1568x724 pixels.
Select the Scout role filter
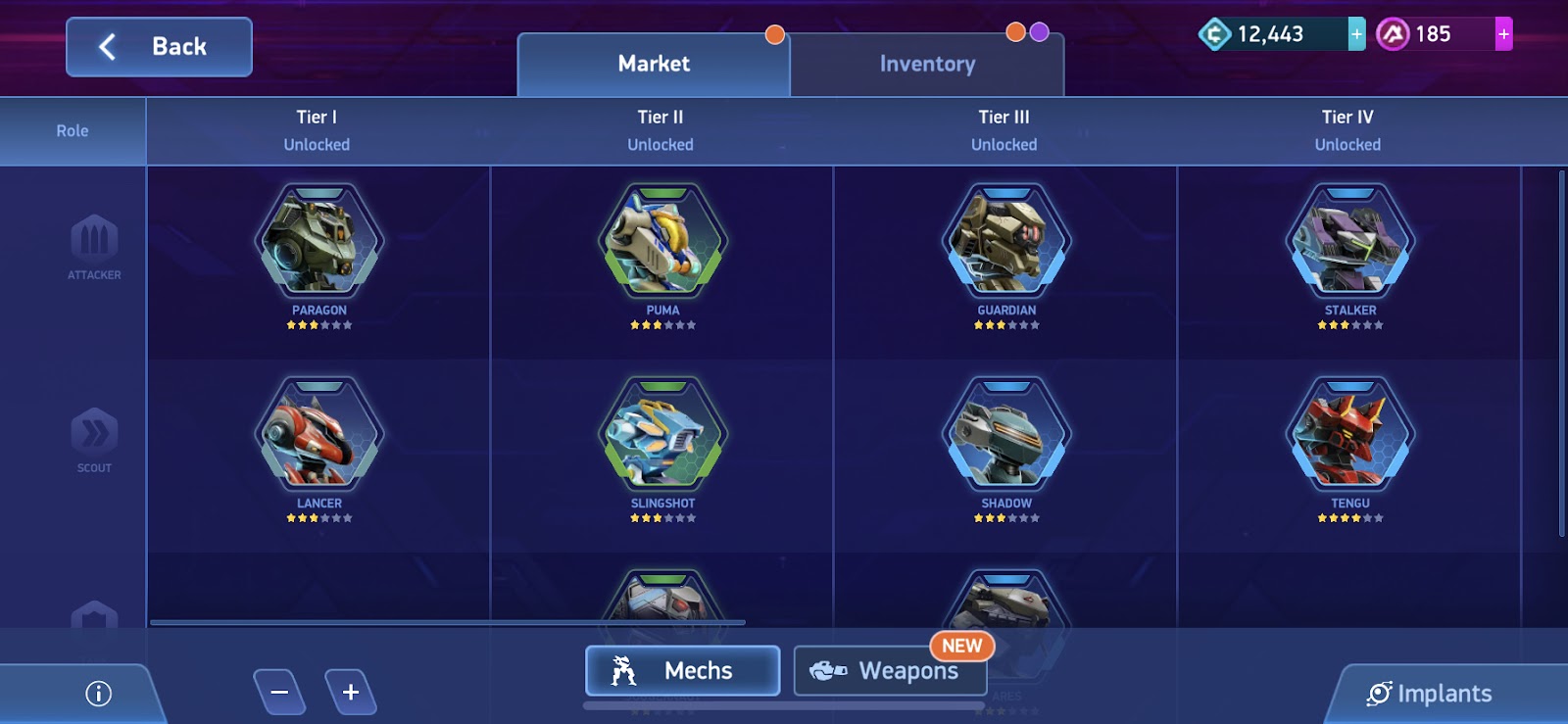point(93,441)
